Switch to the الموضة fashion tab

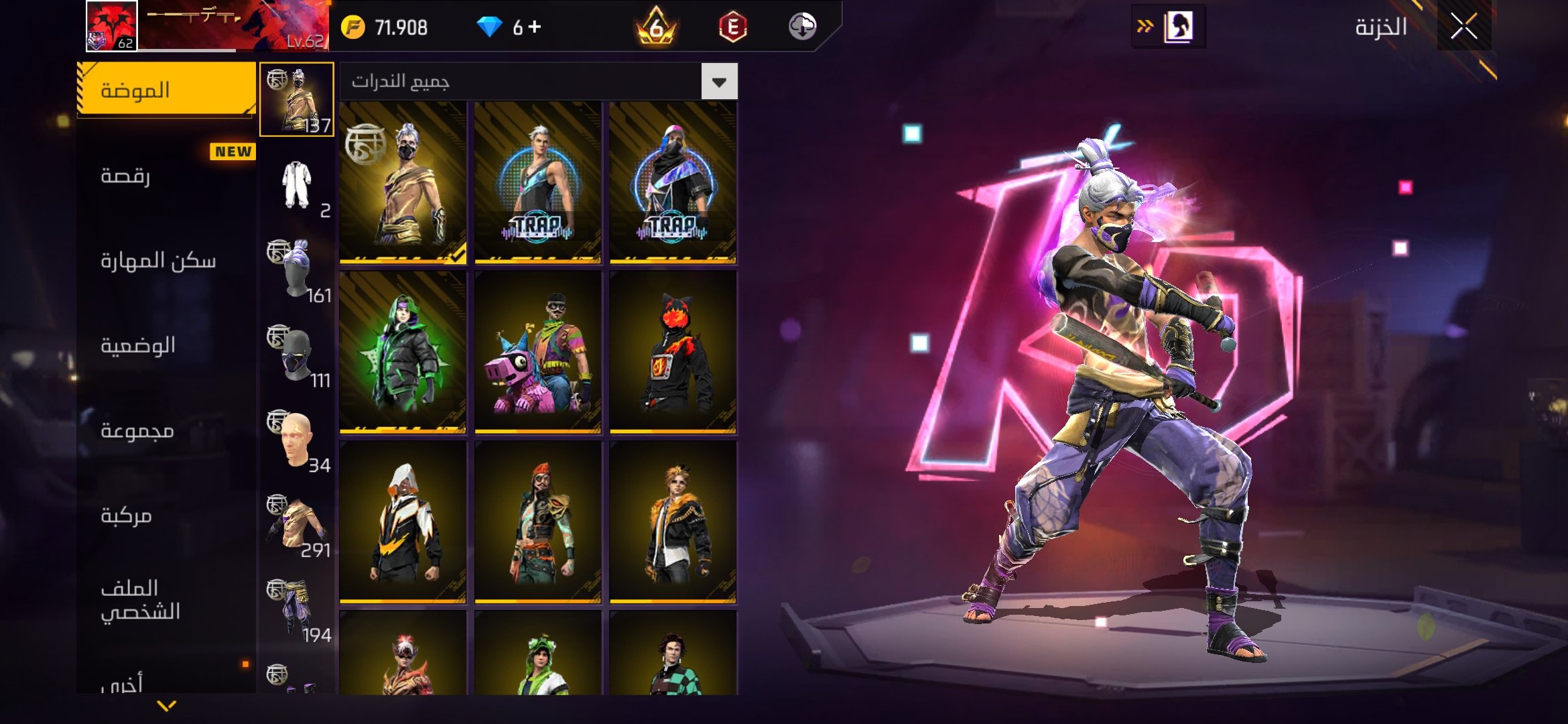[x=166, y=90]
